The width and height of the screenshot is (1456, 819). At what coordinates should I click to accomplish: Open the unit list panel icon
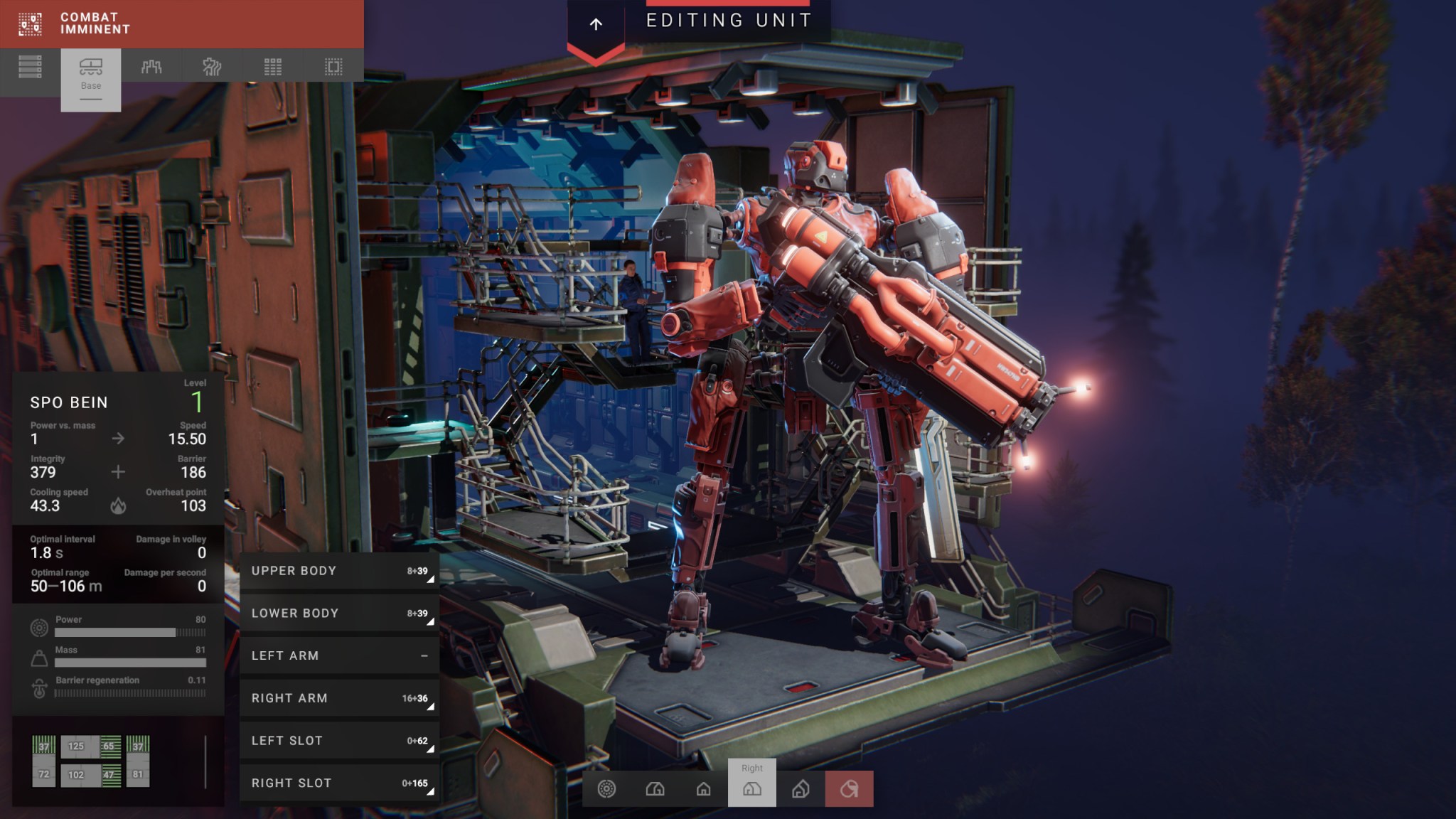(30, 68)
